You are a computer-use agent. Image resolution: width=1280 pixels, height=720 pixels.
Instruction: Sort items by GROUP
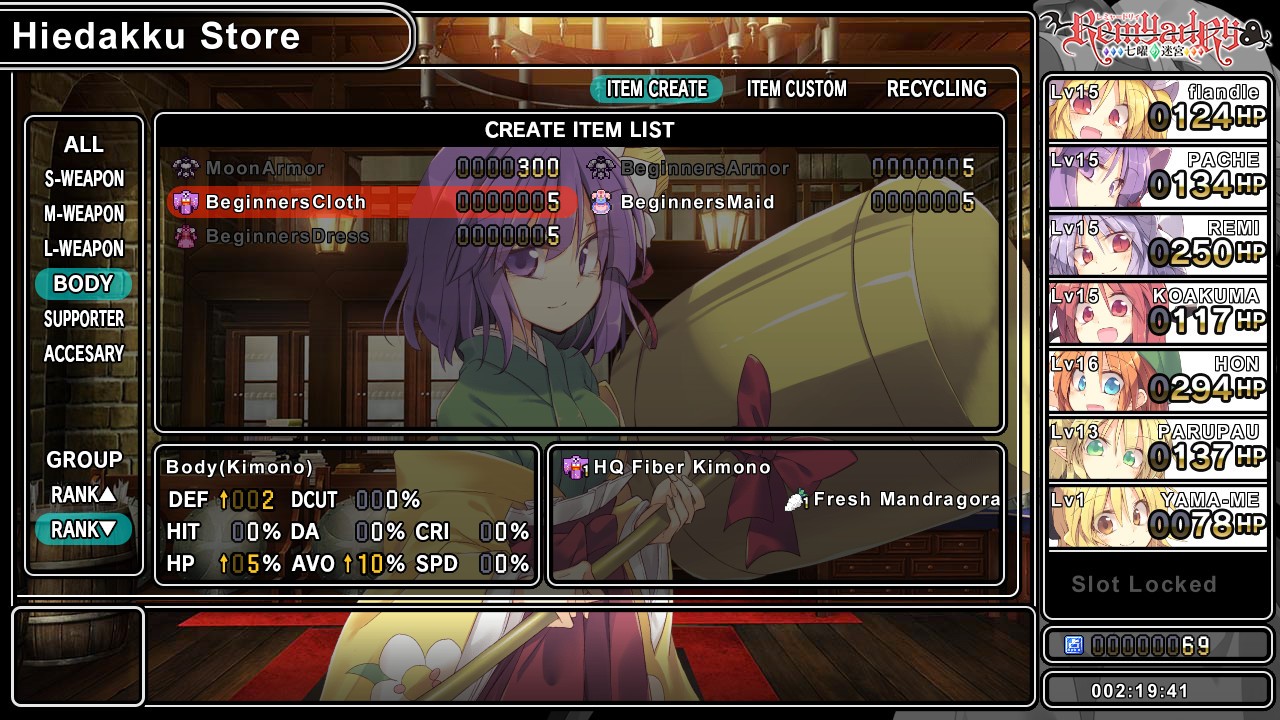tap(84, 460)
